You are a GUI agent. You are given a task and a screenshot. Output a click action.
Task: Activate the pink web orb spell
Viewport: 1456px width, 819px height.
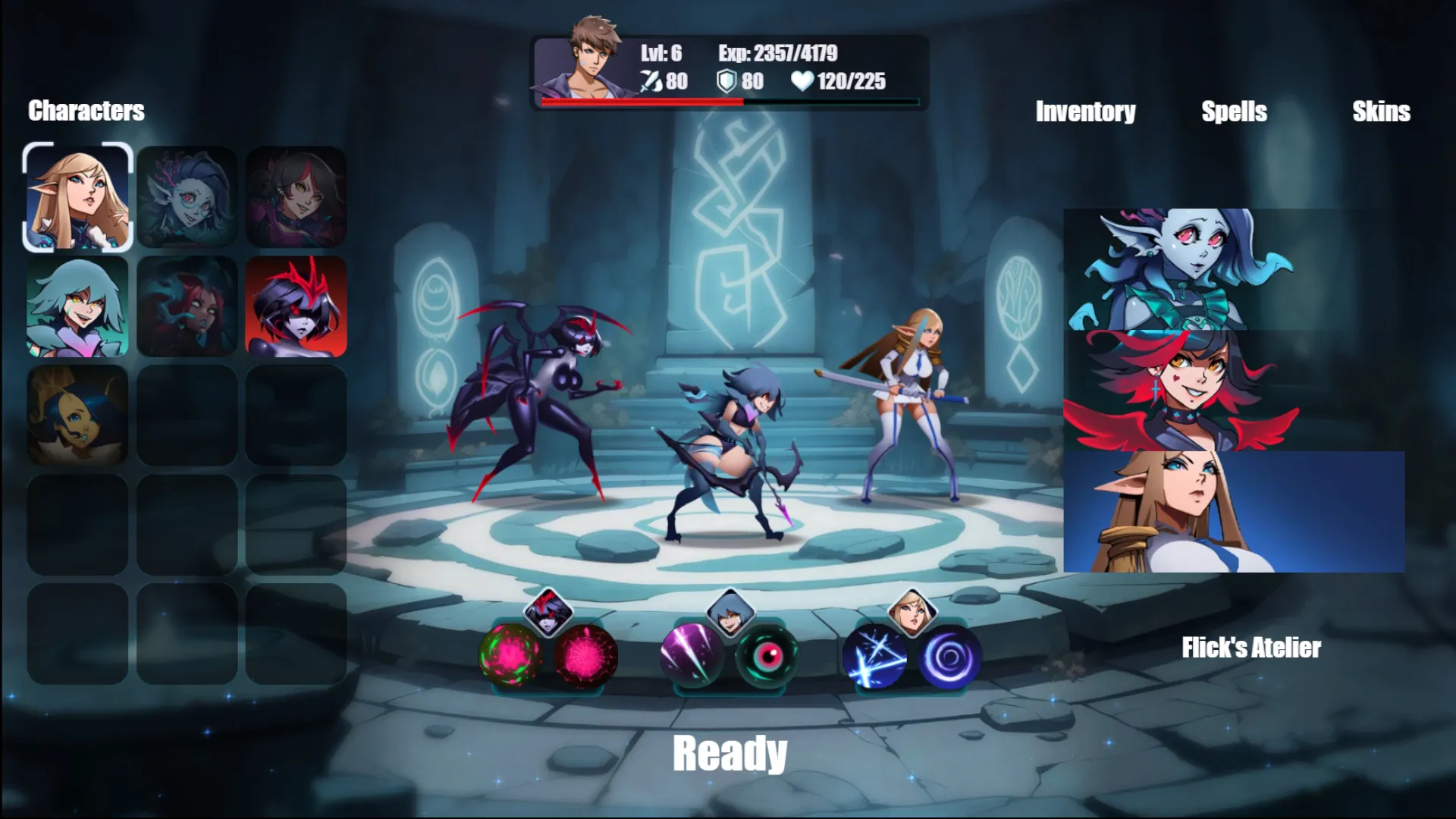click(585, 654)
